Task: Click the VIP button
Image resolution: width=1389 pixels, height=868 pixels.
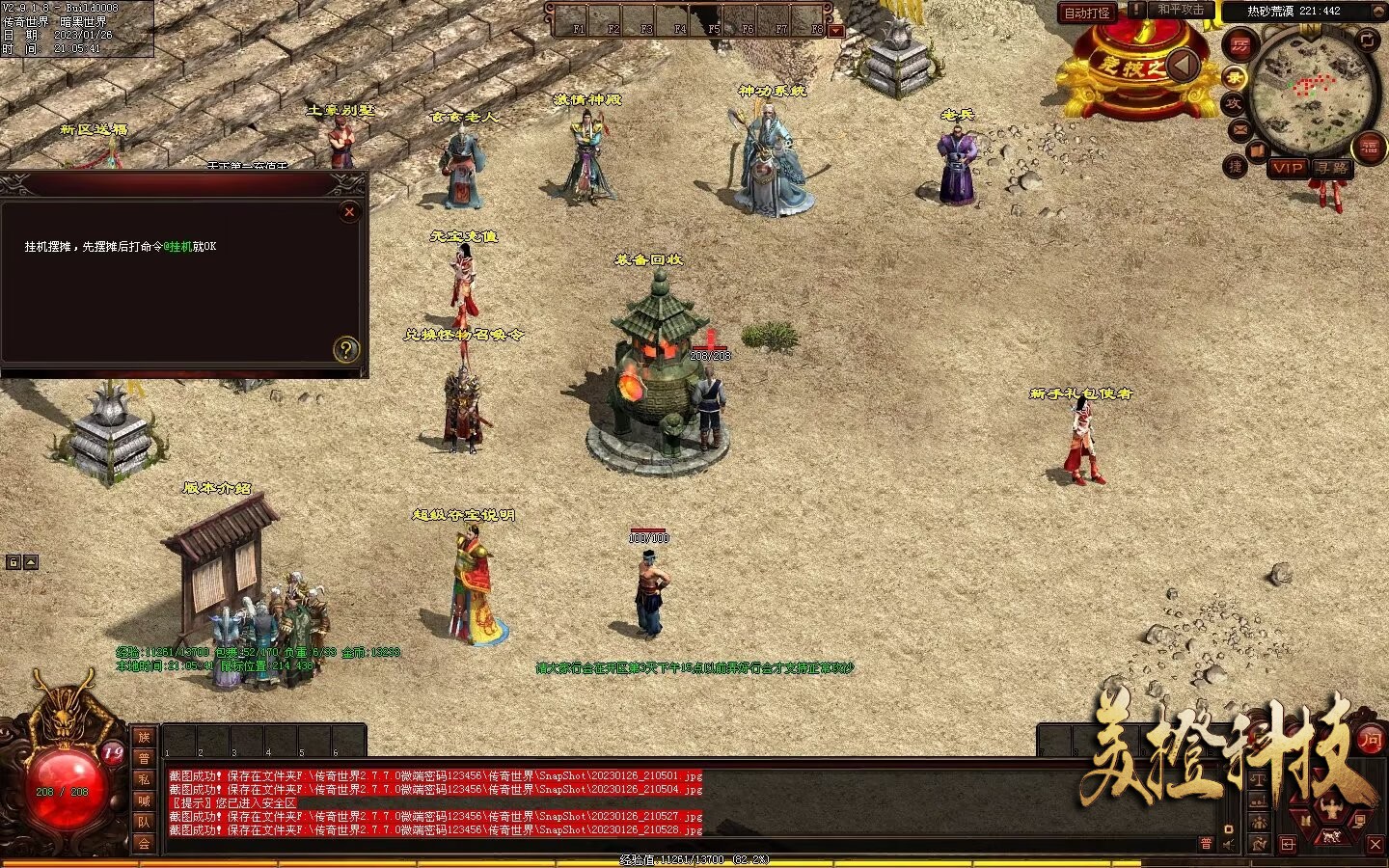Action: [x=1288, y=167]
